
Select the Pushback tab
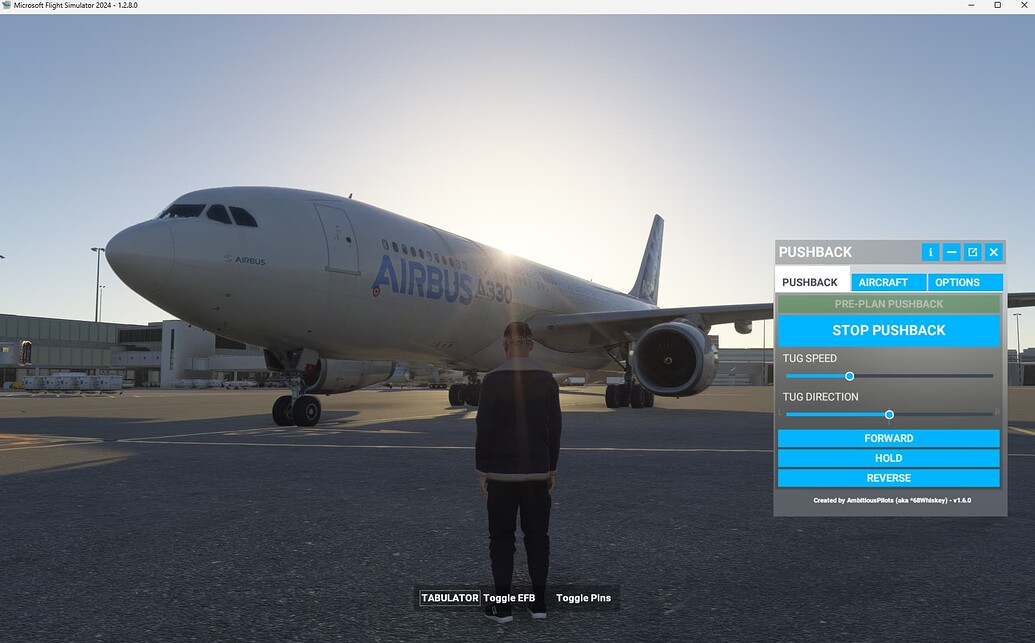(811, 282)
